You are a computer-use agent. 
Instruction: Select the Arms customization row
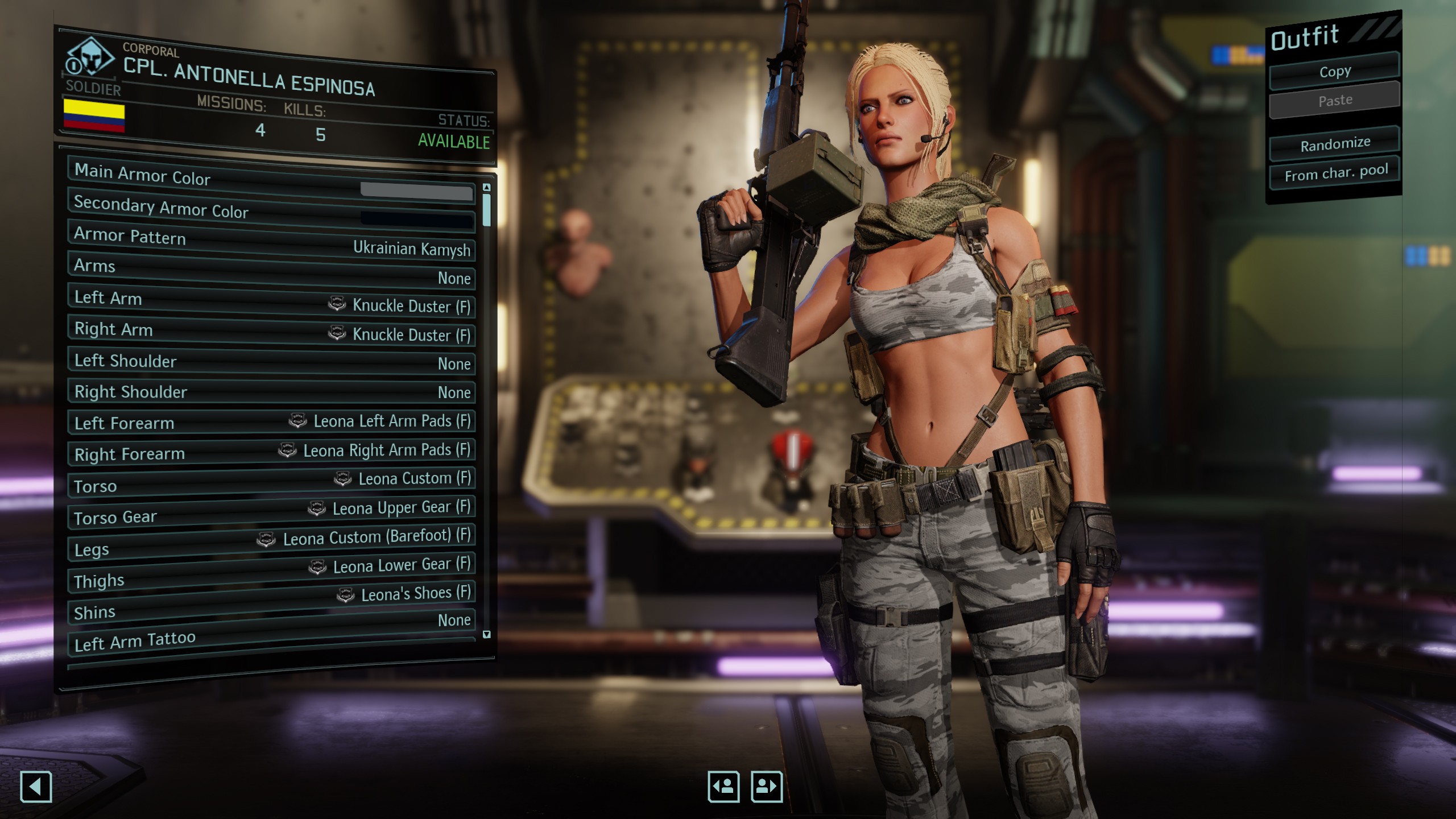pos(272,272)
